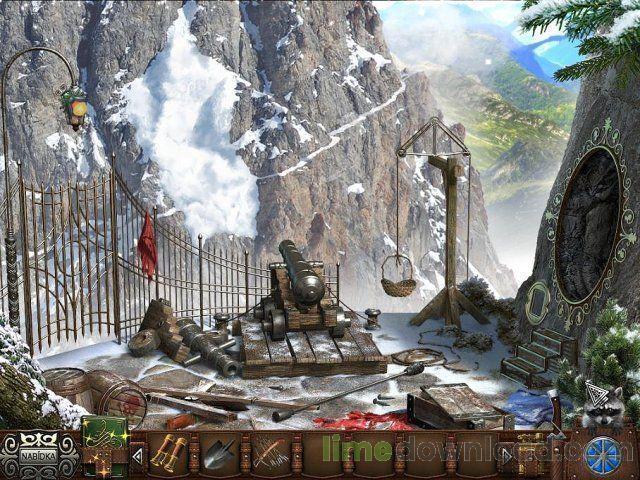640x480 pixels.
Task: Activate the blue compass hint button
Action: point(604,452)
